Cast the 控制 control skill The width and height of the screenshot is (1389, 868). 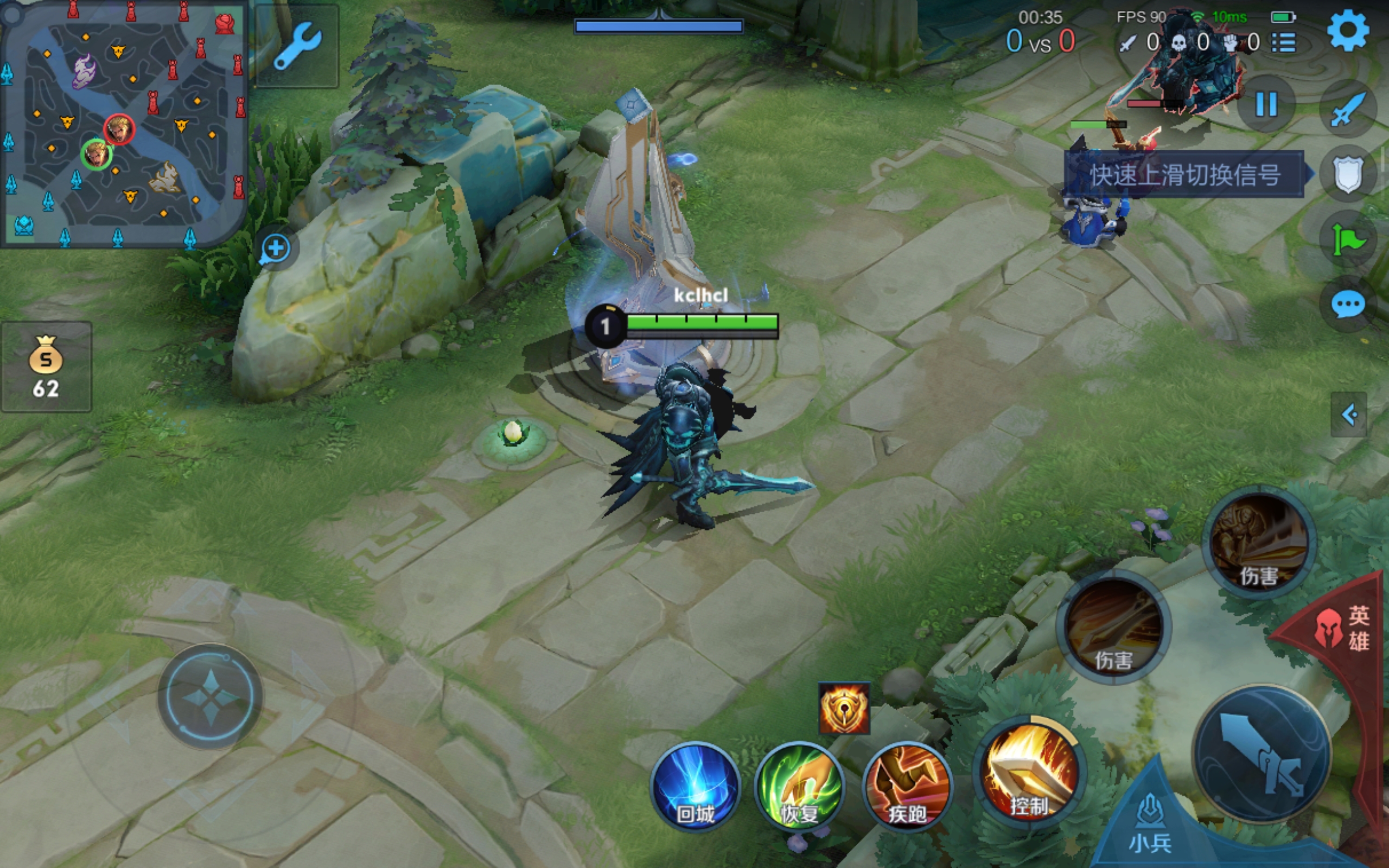pos(1029,772)
